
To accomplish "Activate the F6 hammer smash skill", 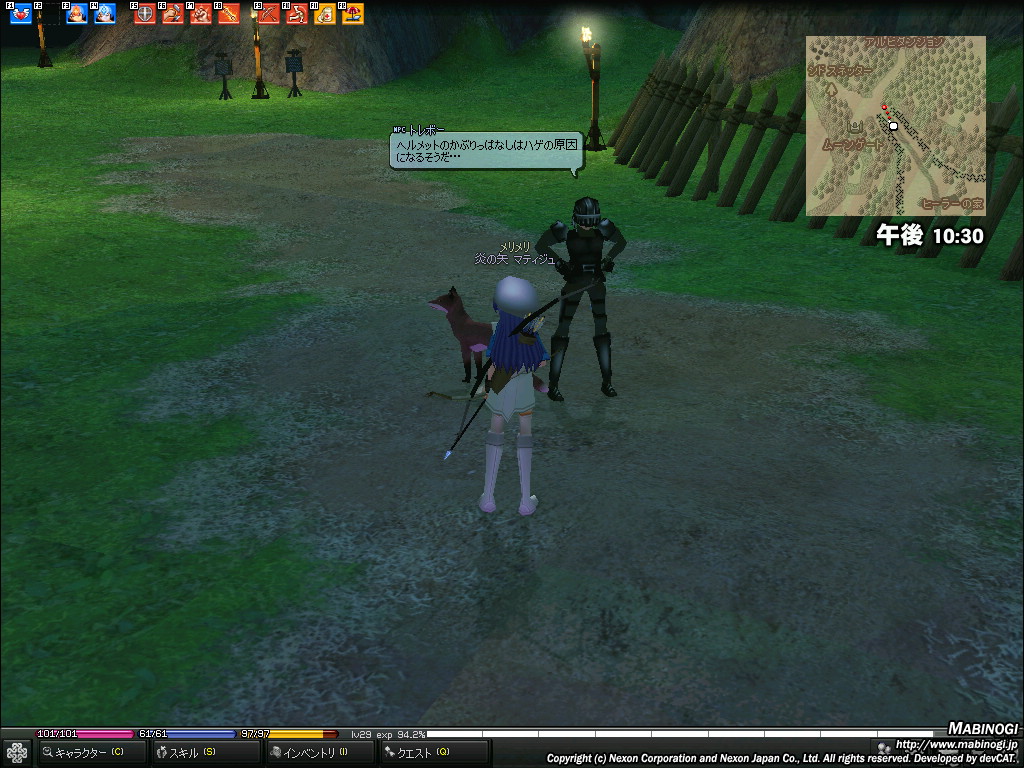I will point(172,14).
